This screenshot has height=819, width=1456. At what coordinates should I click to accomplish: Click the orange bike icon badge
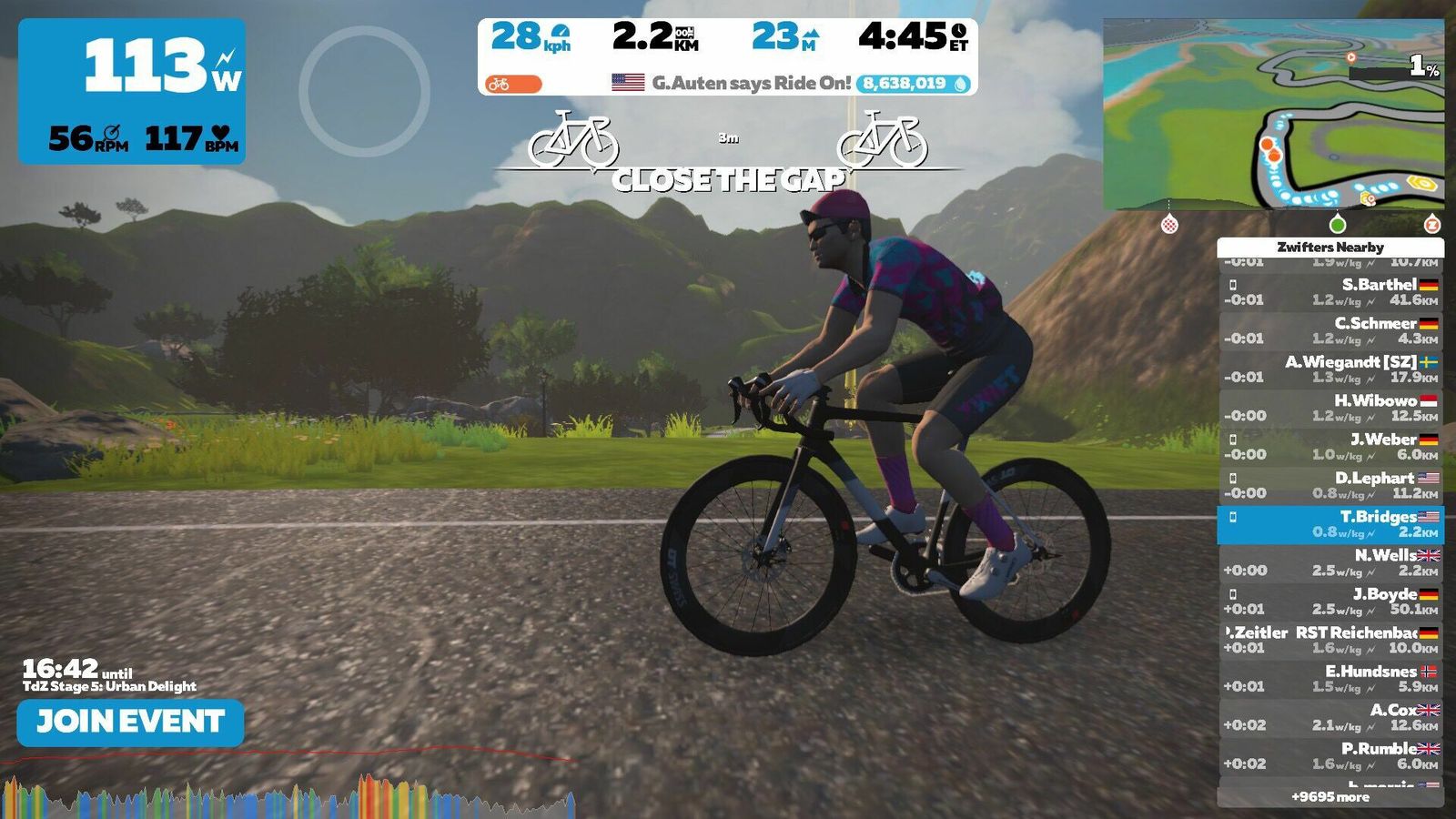pyautogui.click(x=512, y=85)
